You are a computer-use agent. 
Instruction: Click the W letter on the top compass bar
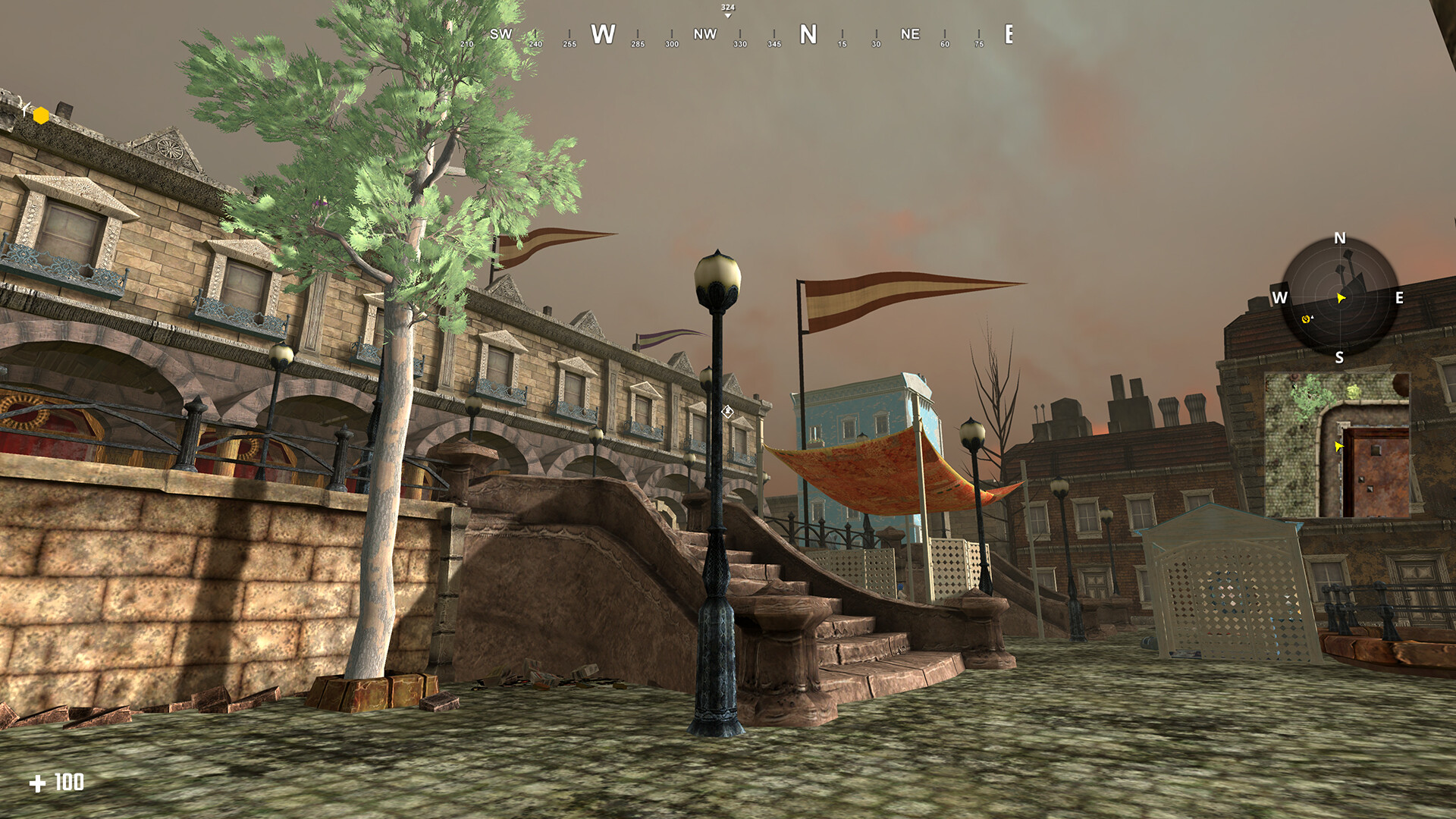[x=603, y=34]
